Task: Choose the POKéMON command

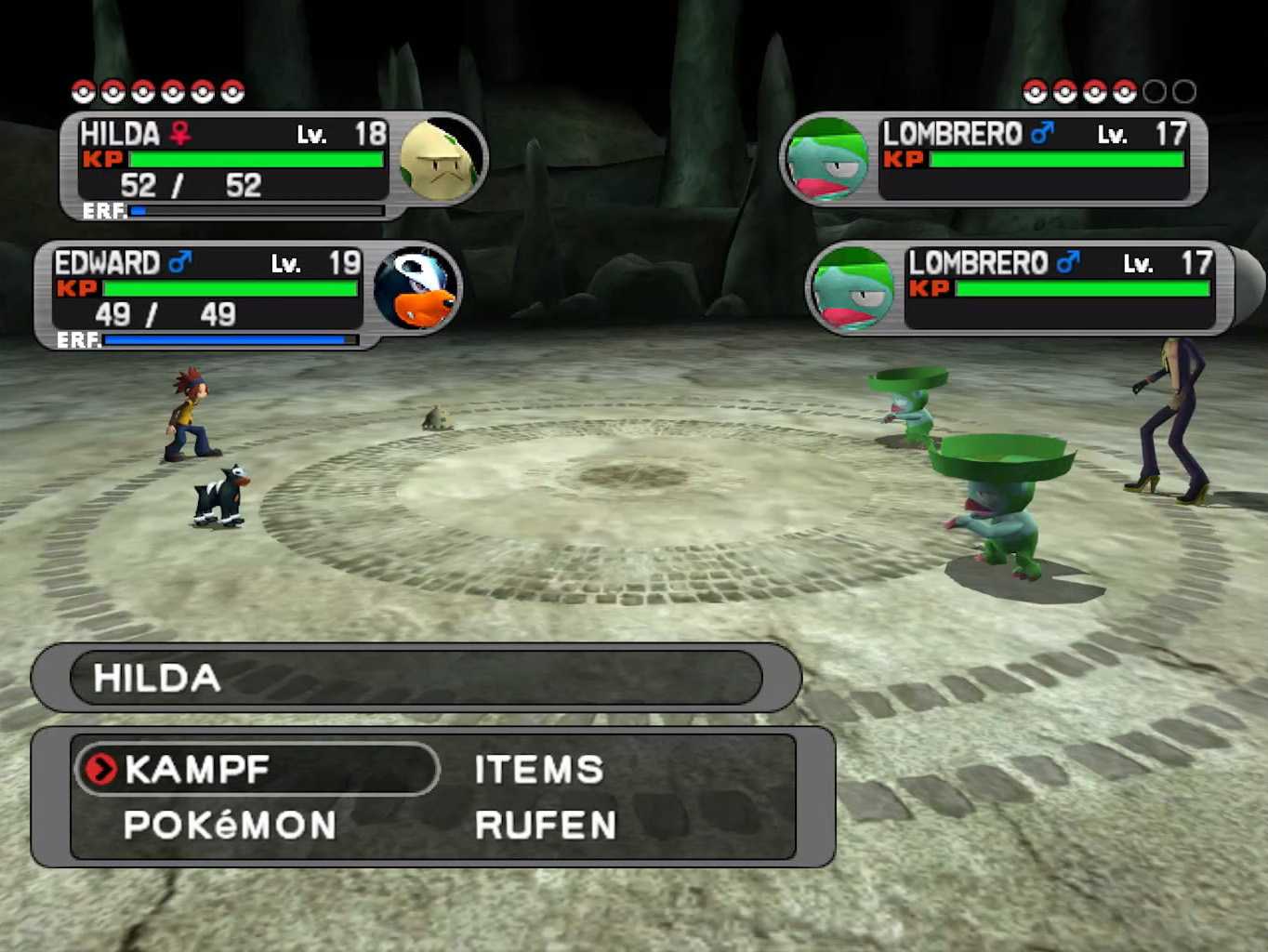Action: (230, 826)
